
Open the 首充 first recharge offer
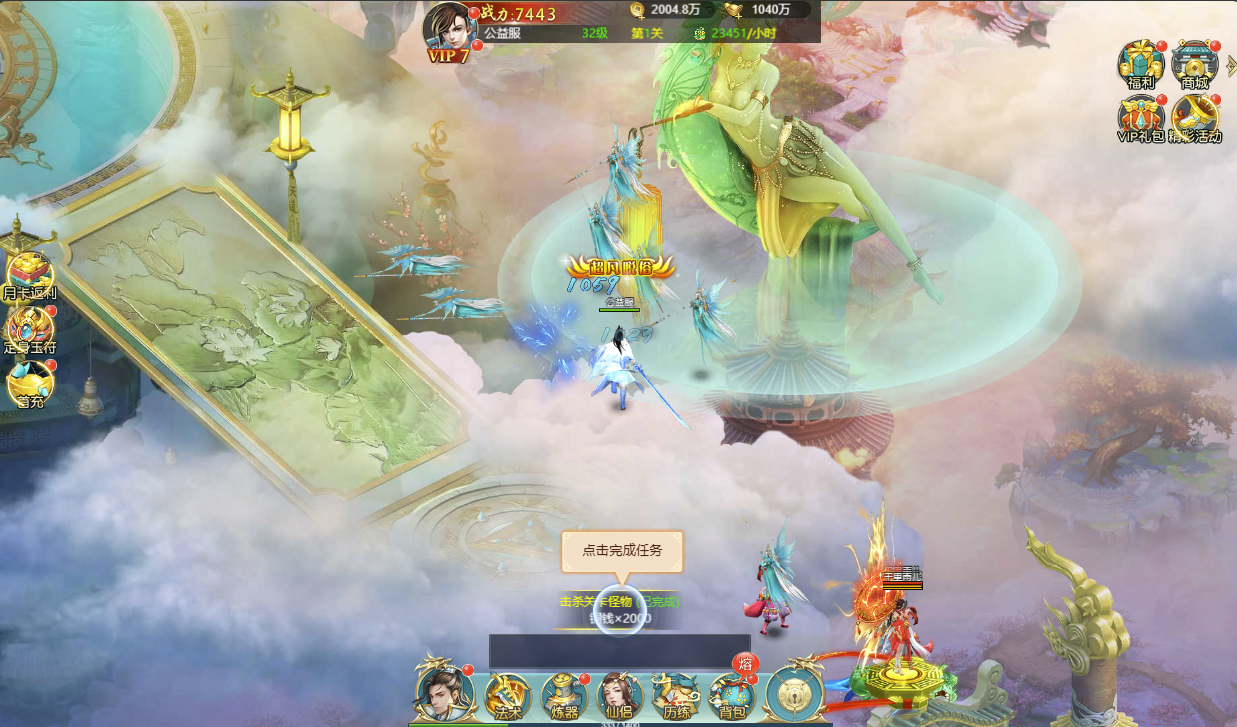(28, 384)
